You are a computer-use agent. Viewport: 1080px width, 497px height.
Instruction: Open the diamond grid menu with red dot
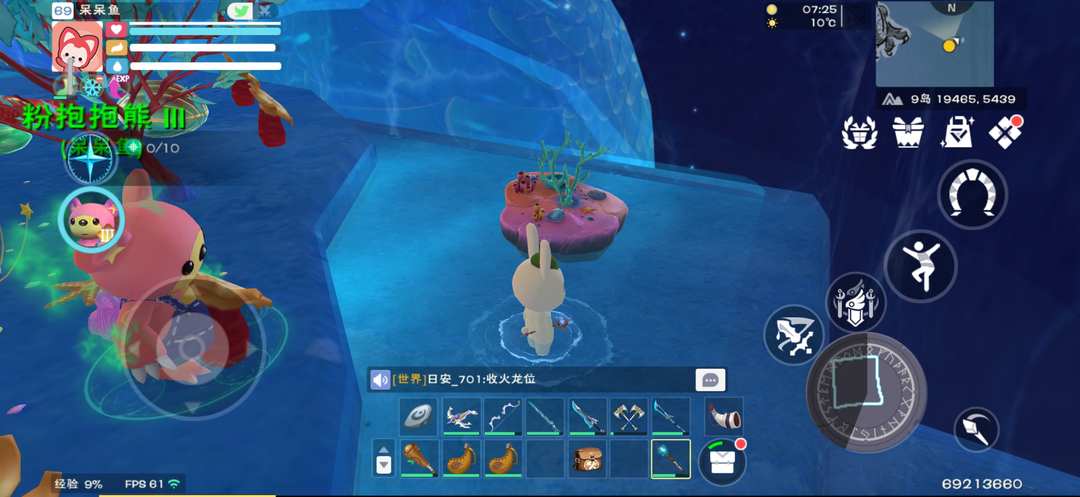coord(1005,133)
